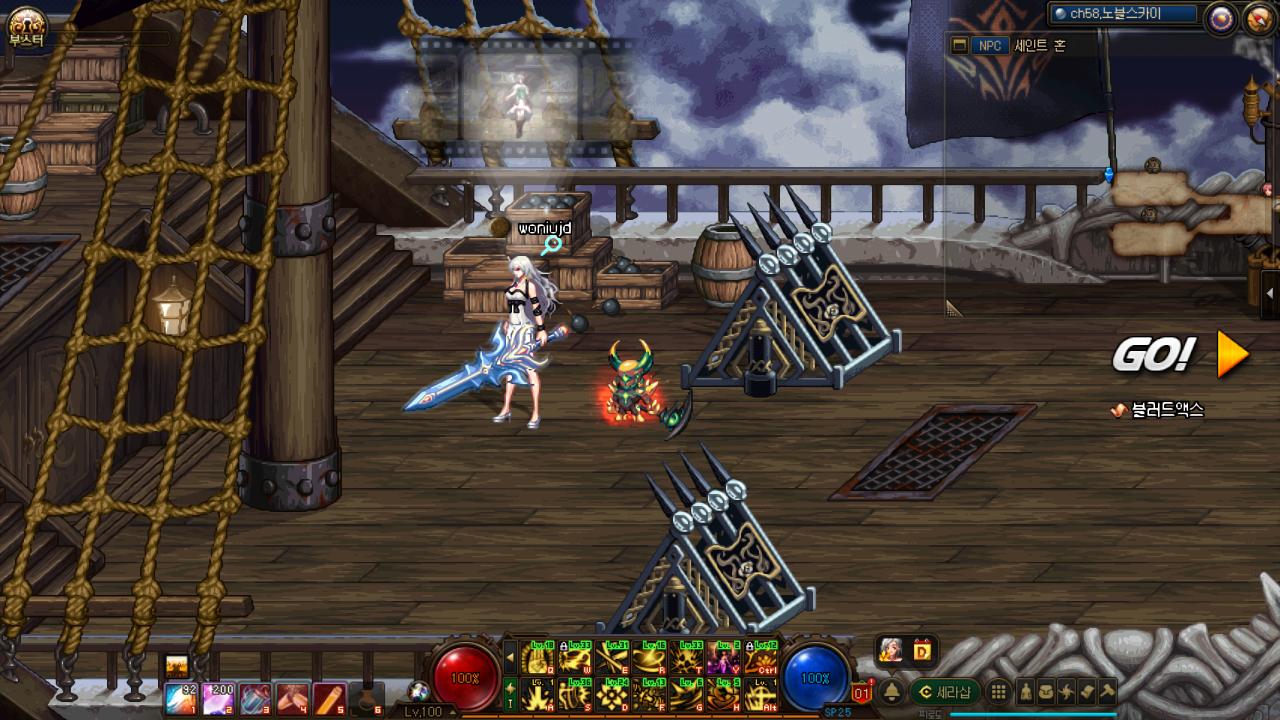Use the quick slot 2 item with count 200
The height and width of the screenshot is (720, 1280).
coord(218,698)
